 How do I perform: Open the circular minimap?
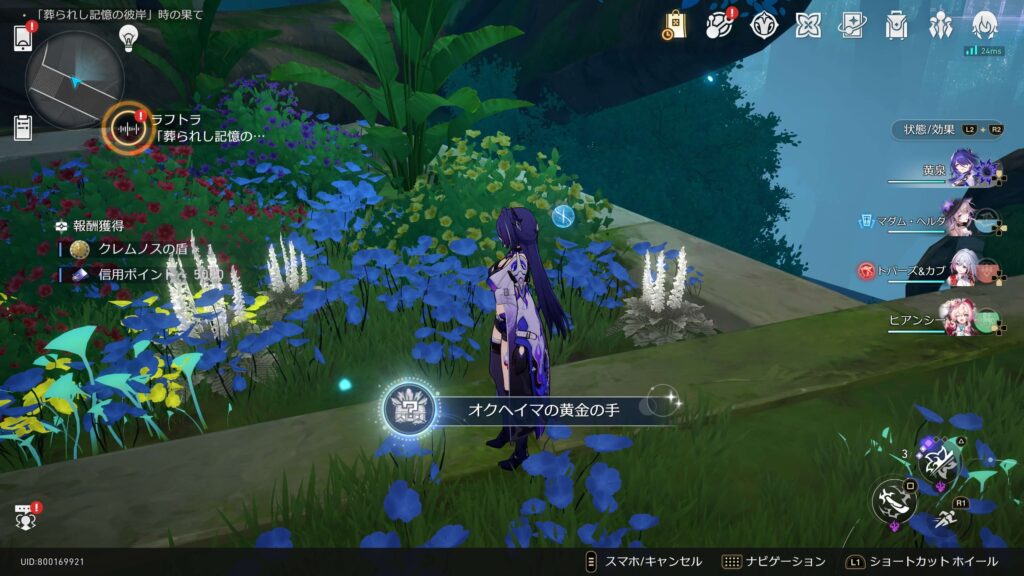[74, 80]
